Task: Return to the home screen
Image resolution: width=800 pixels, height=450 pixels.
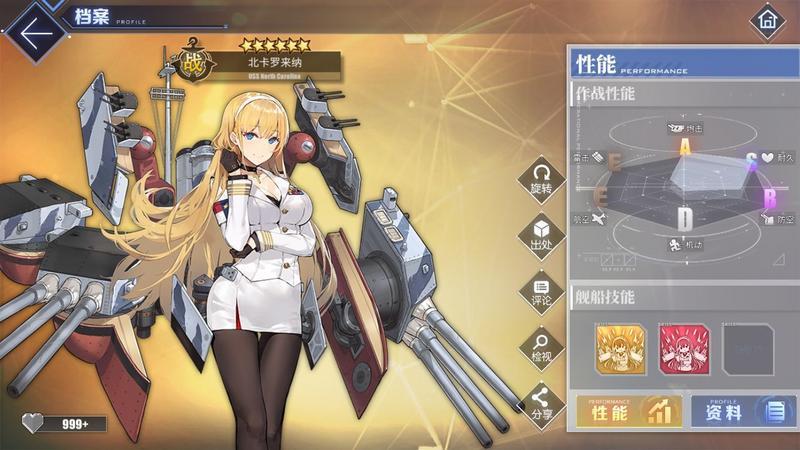Action: [x=768, y=19]
